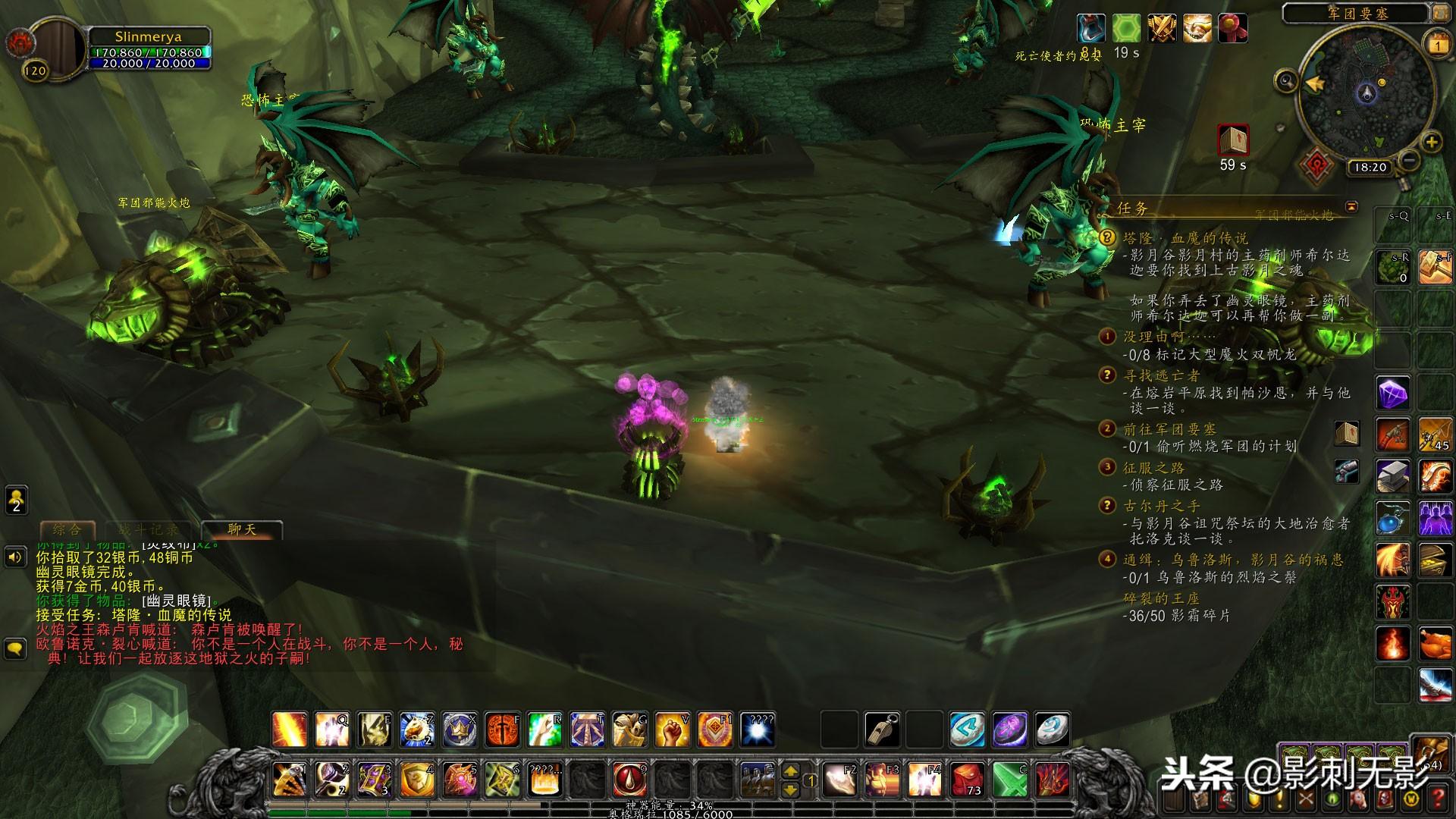The image size is (1456, 819).
Task: Activate the red blood drop ability
Action: (x=629, y=779)
